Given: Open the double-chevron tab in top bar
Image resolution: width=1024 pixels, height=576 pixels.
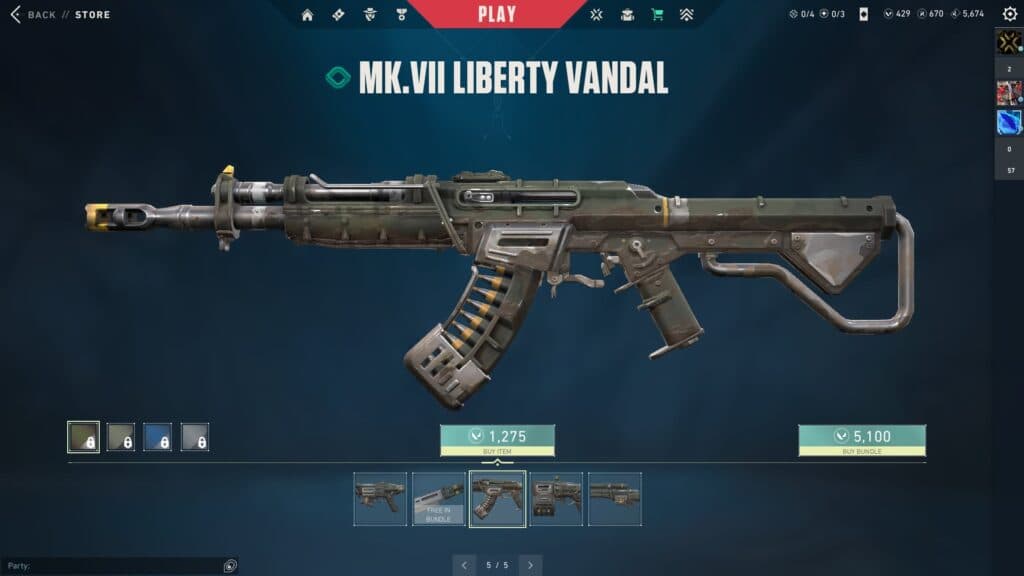Looking at the screenshot, I should [687, 15].
